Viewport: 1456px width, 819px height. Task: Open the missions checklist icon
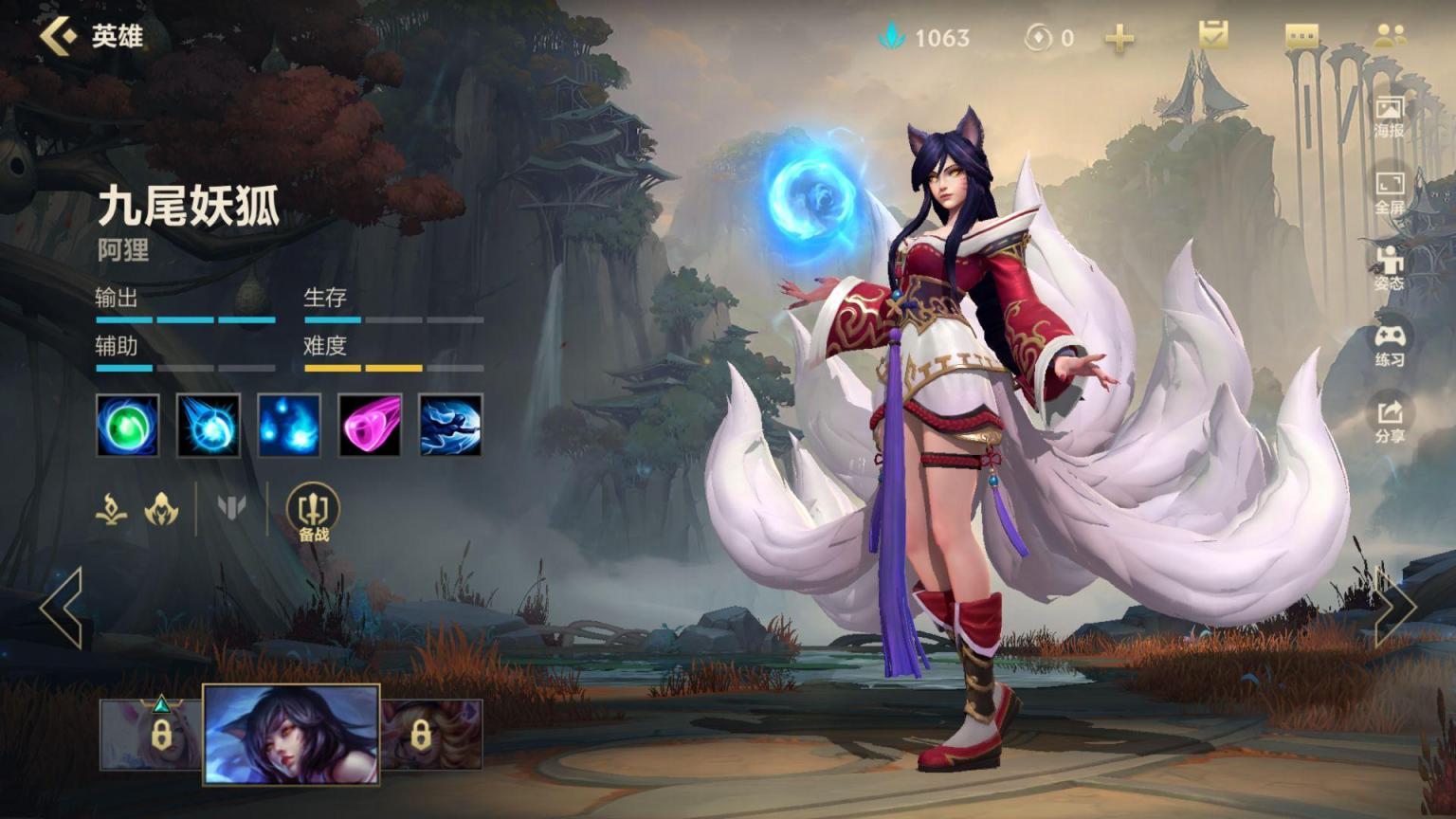click(x=1212, y=36)
